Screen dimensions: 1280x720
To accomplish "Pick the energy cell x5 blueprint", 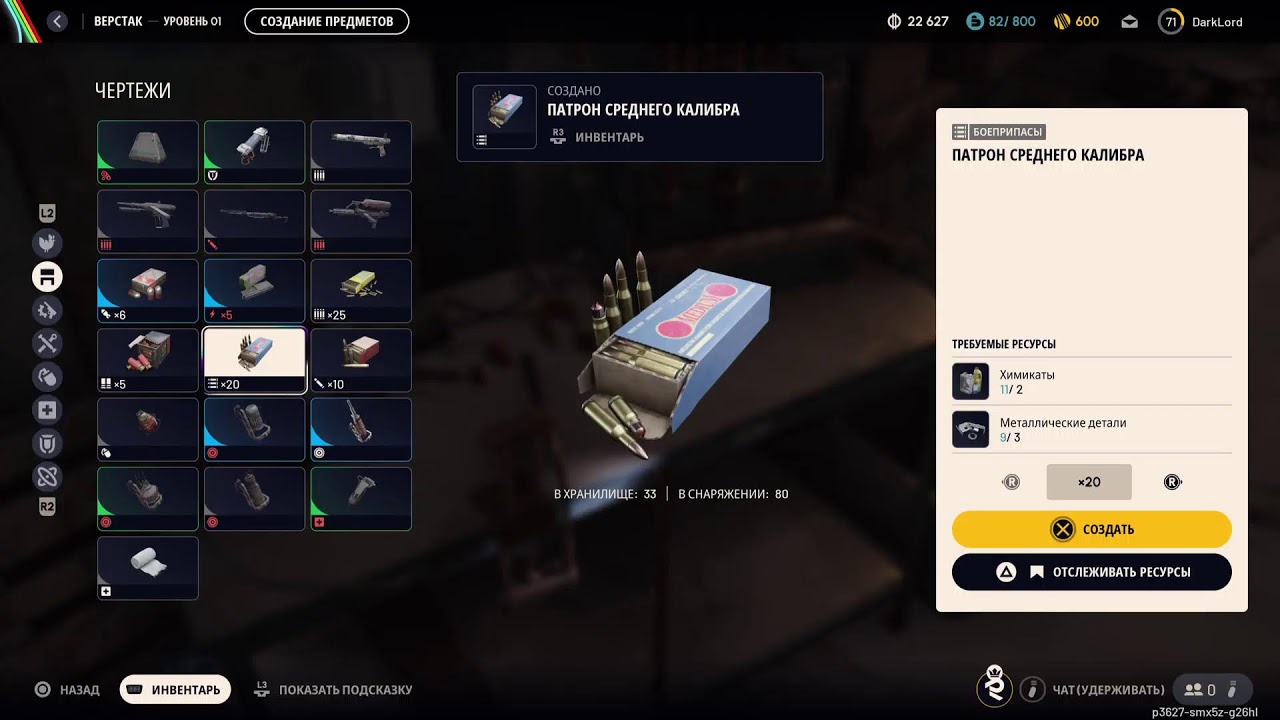I will click(x=254, y=291).
